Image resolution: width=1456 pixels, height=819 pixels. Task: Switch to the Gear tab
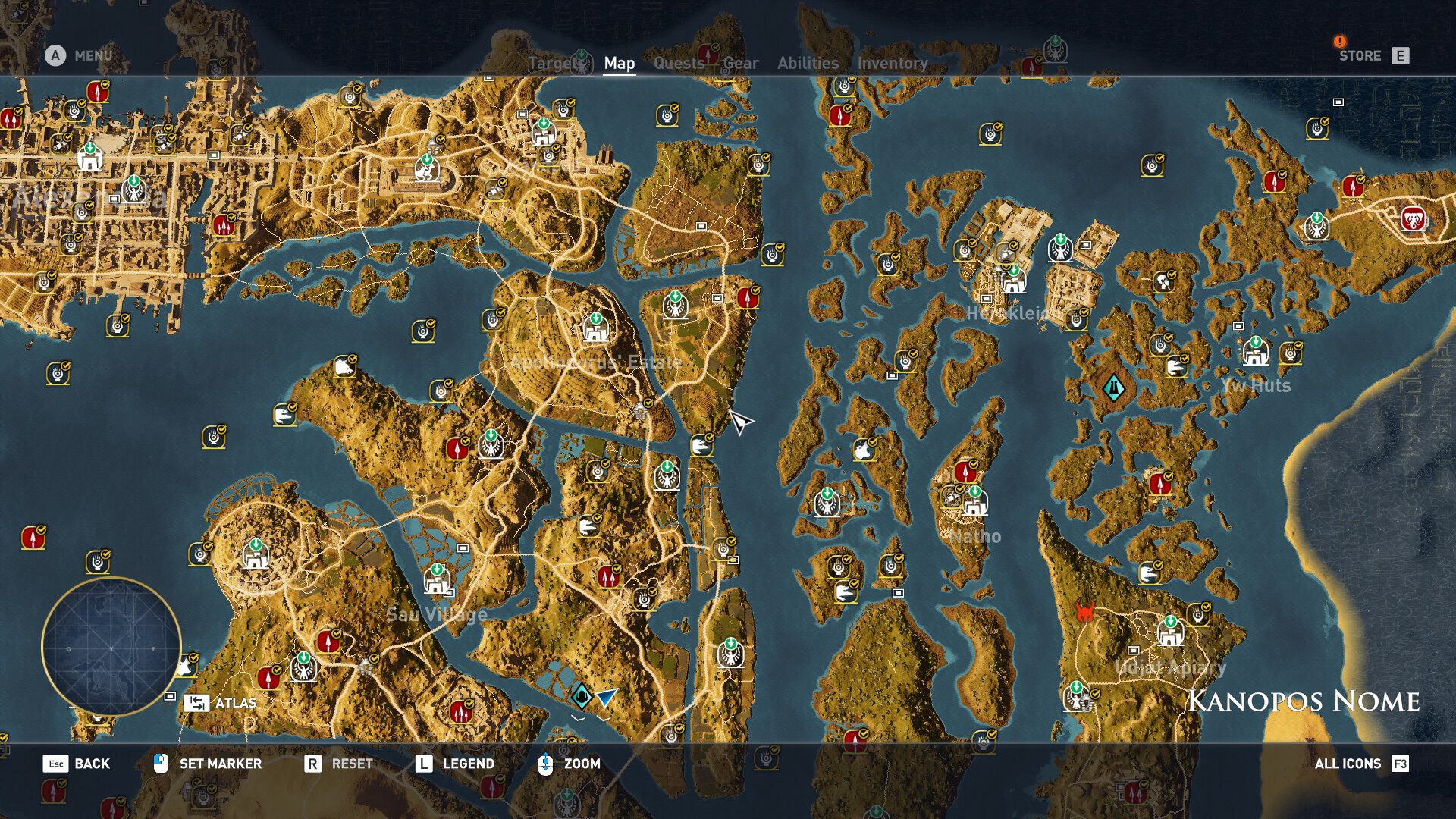tap(741, 64)
